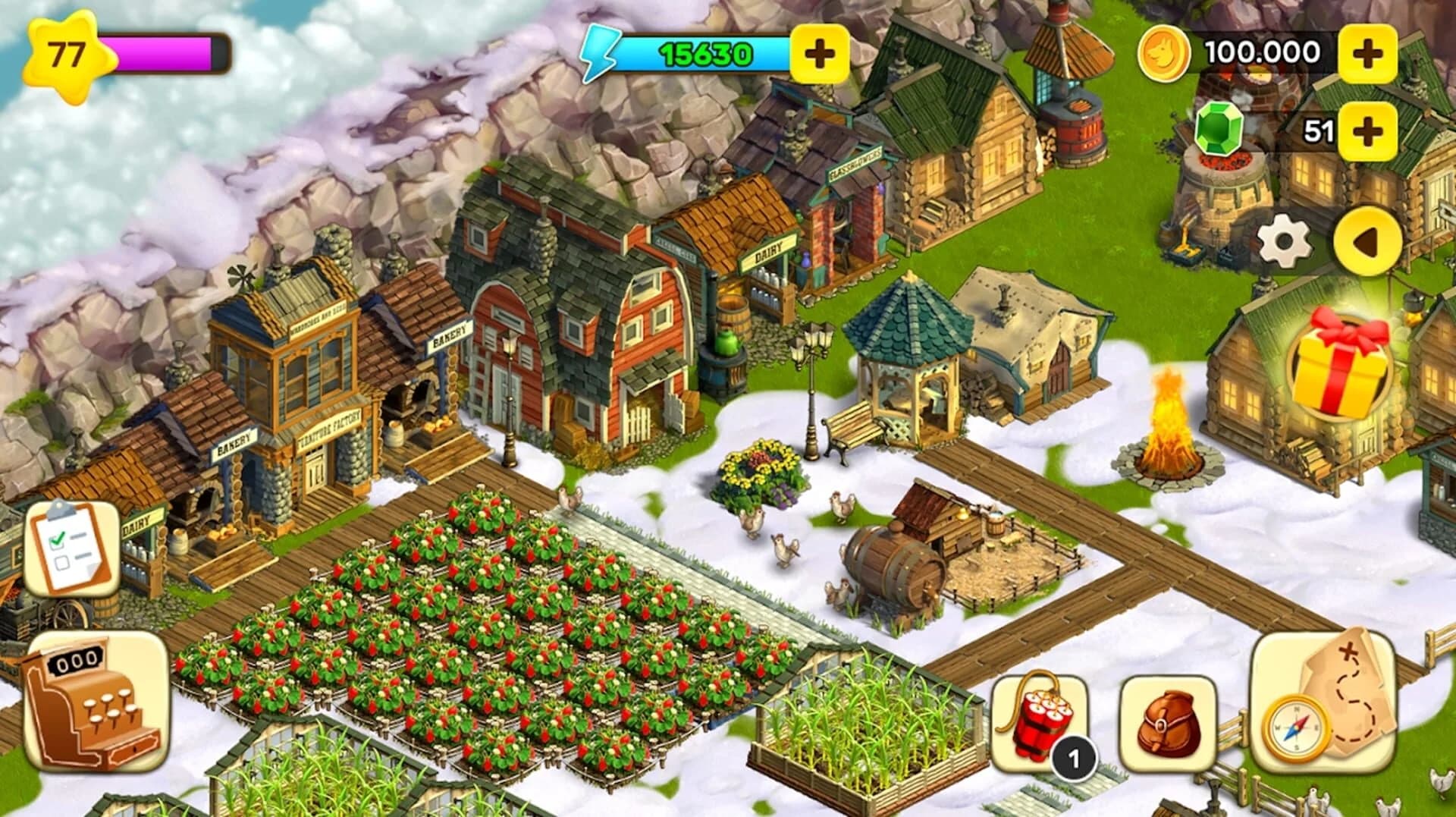Viewport: 1456px width, 817px height.
Task: Light up the campfire bonfire
Action: coord(1168,413)
